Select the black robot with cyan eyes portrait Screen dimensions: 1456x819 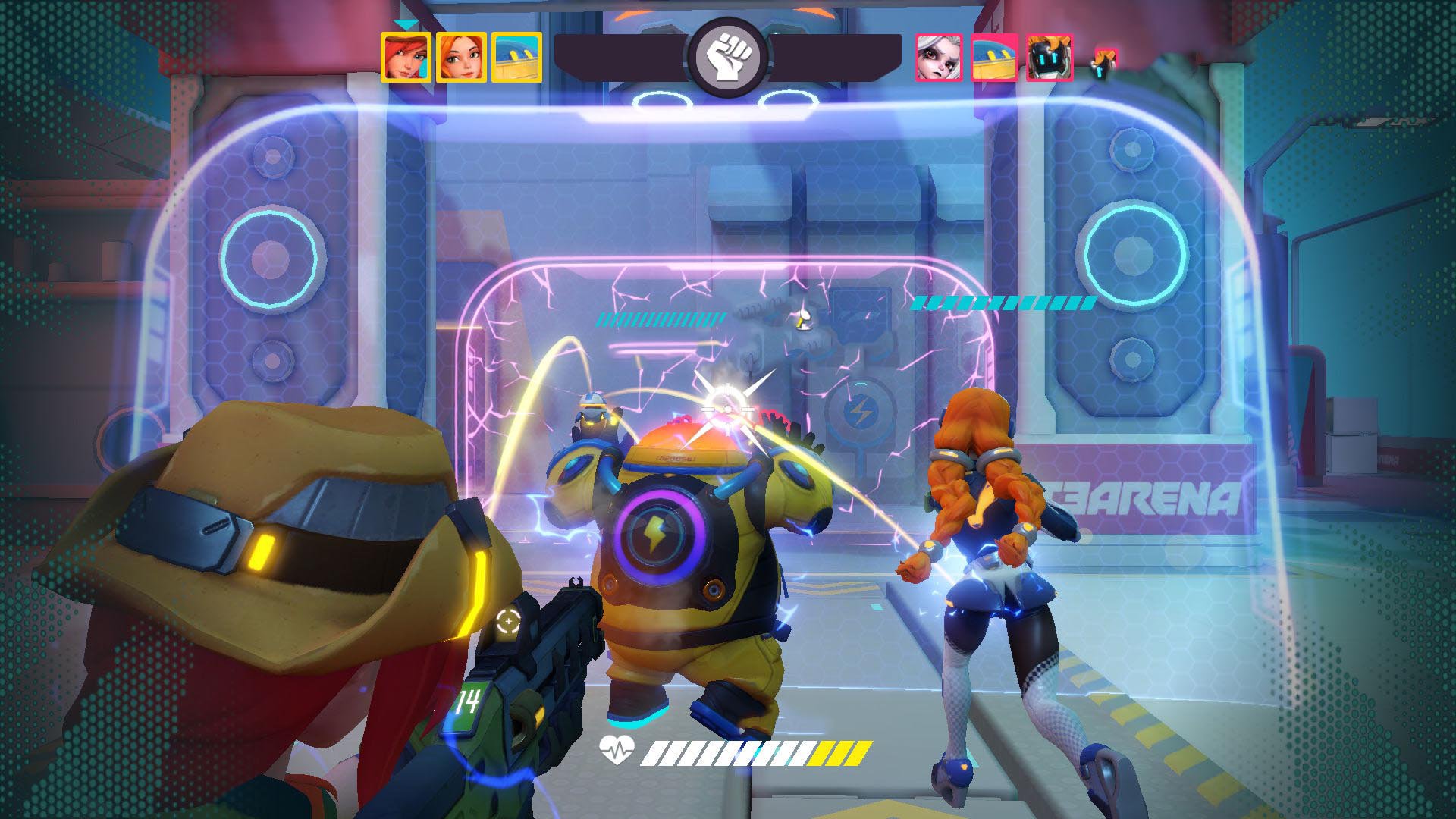(1050, 57)
